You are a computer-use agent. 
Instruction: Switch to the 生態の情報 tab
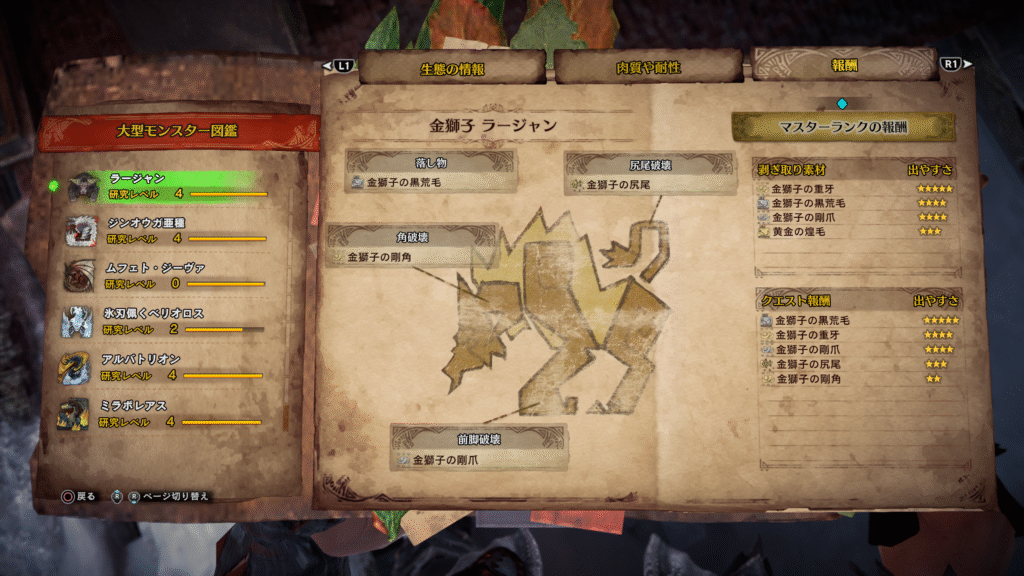[x=452, y=68]
